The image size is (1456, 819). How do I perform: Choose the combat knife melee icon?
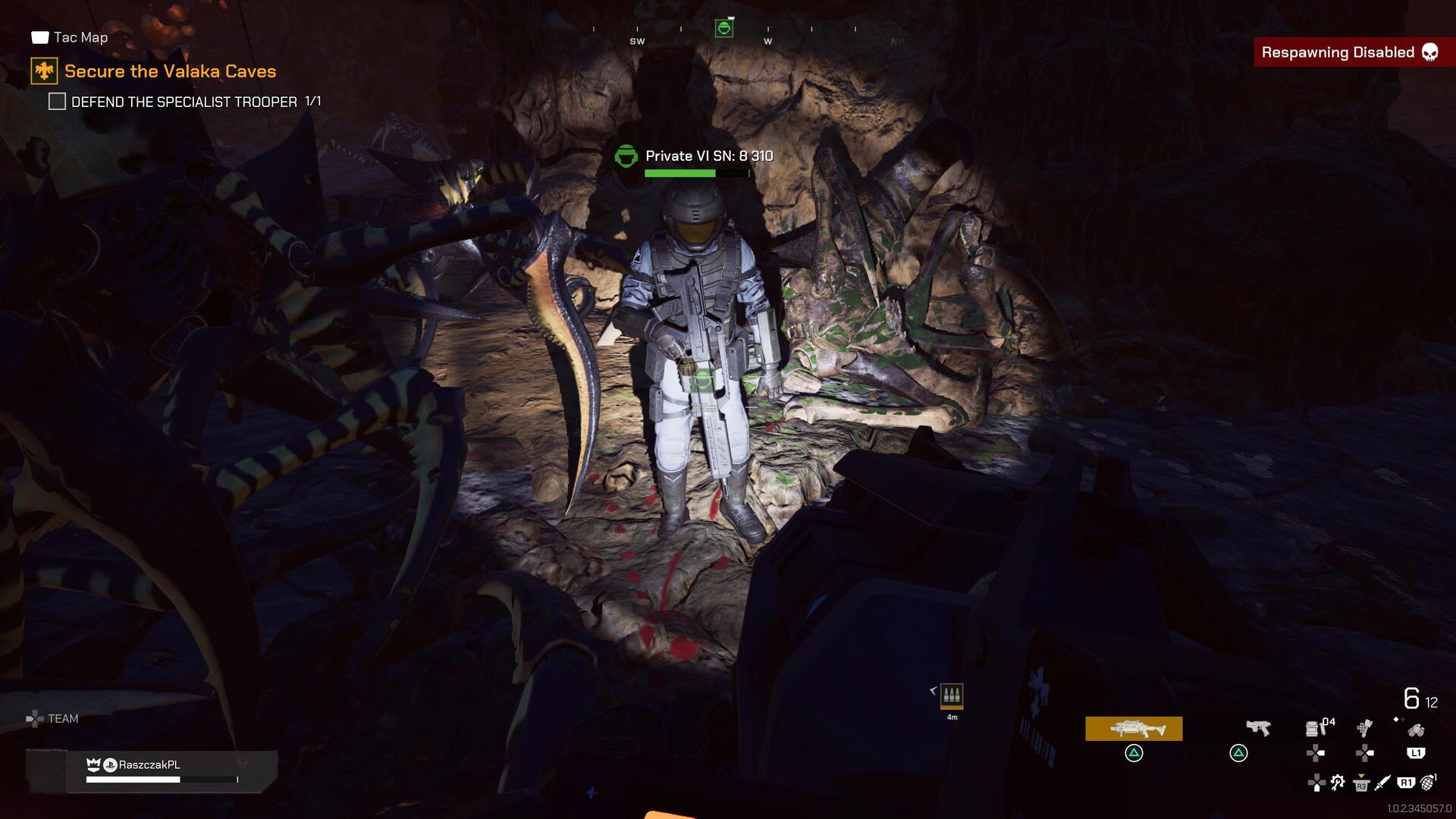pyautogui.click(x=1382, y=783)
